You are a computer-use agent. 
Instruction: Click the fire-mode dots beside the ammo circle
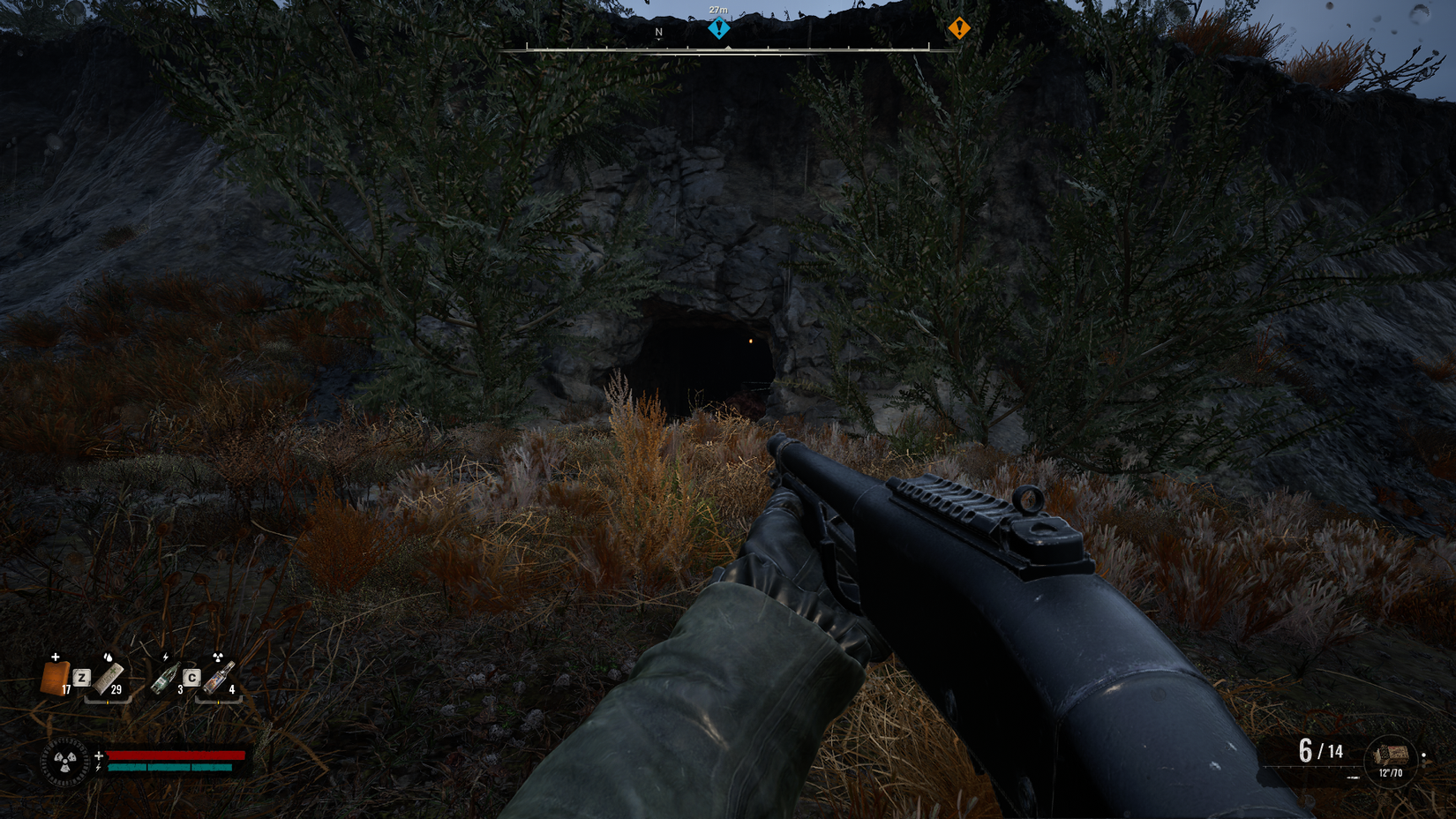(x=1423, y=761)
